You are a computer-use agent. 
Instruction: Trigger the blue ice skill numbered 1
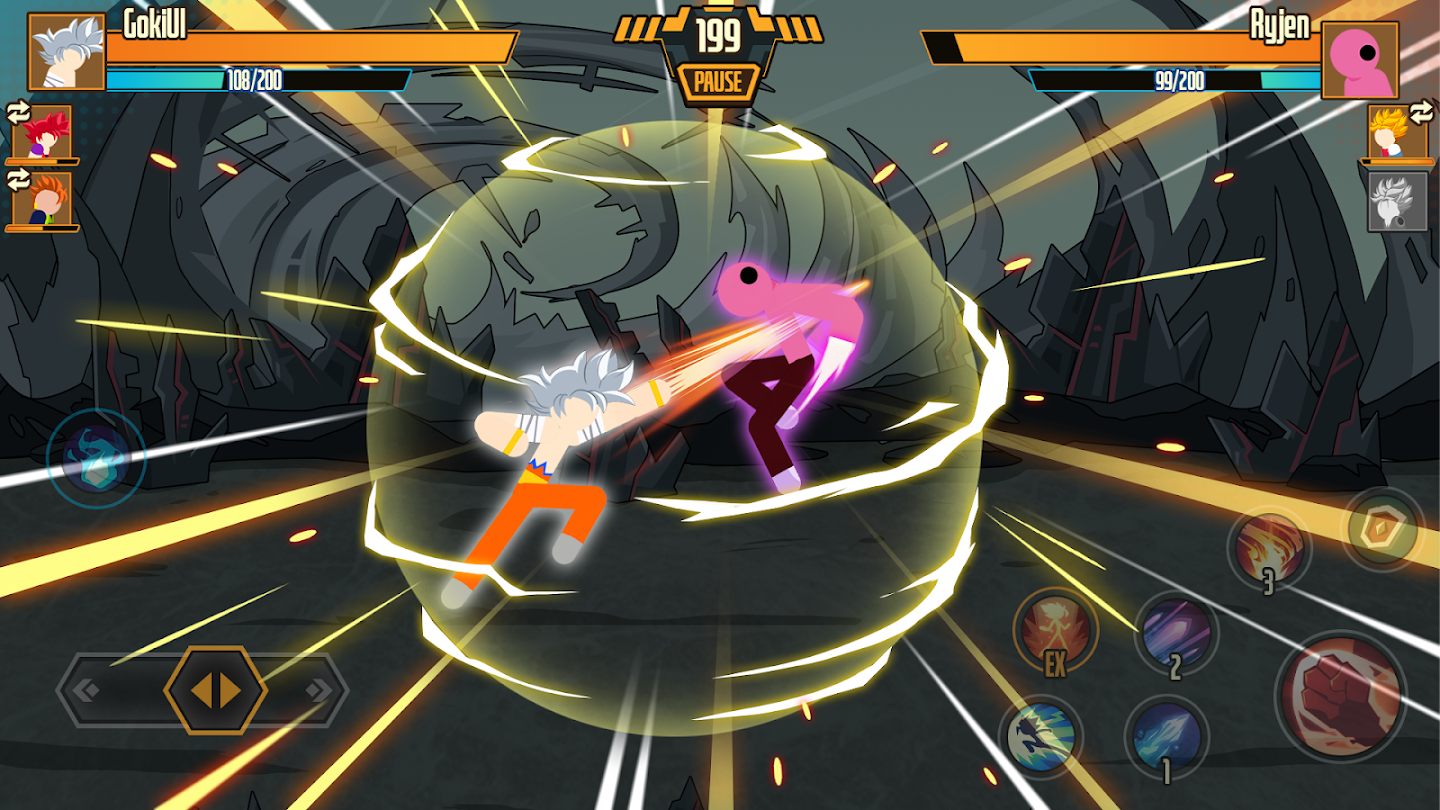click(x=1167, y=733)
